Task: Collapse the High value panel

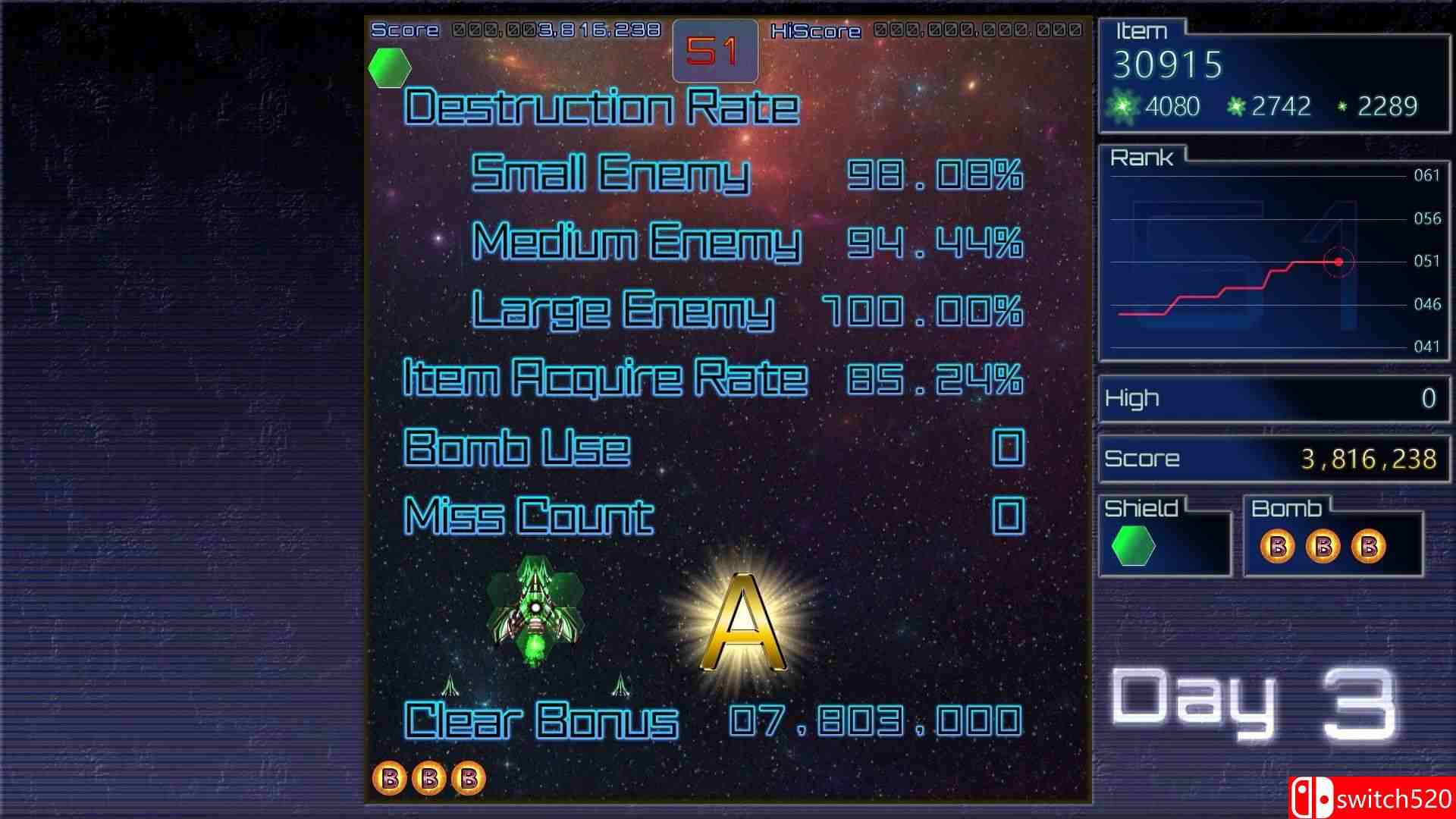Action: pyautogui.click(x=1272, y=398)
